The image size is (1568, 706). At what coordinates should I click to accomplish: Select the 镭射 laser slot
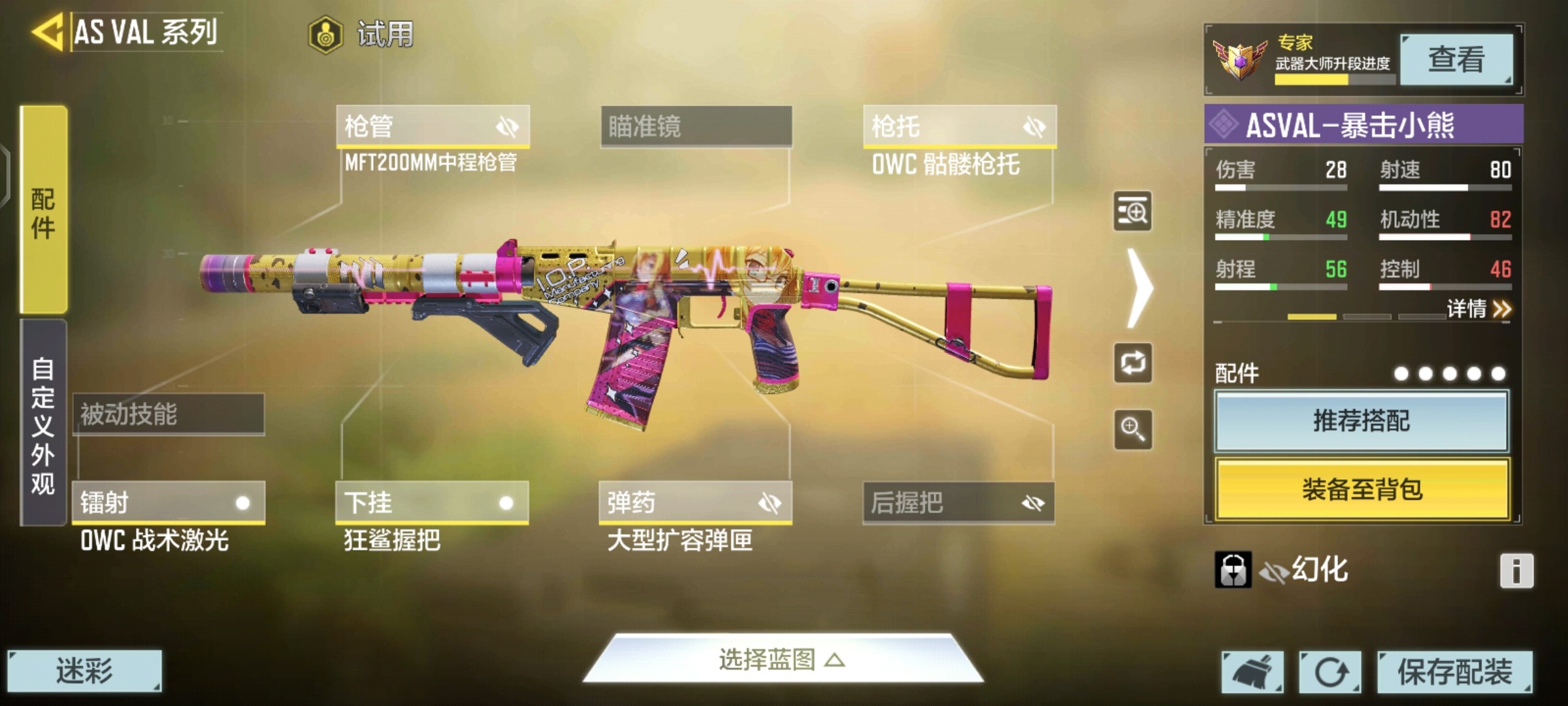[x=169, y=502]
